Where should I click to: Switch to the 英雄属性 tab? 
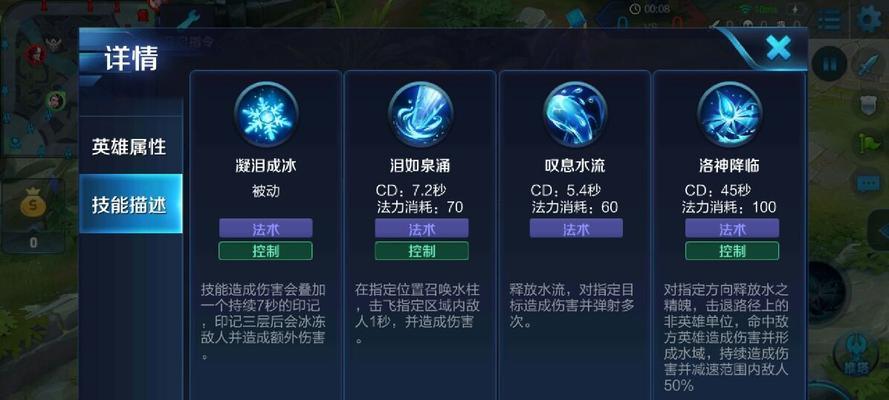(x=130, y=146)
